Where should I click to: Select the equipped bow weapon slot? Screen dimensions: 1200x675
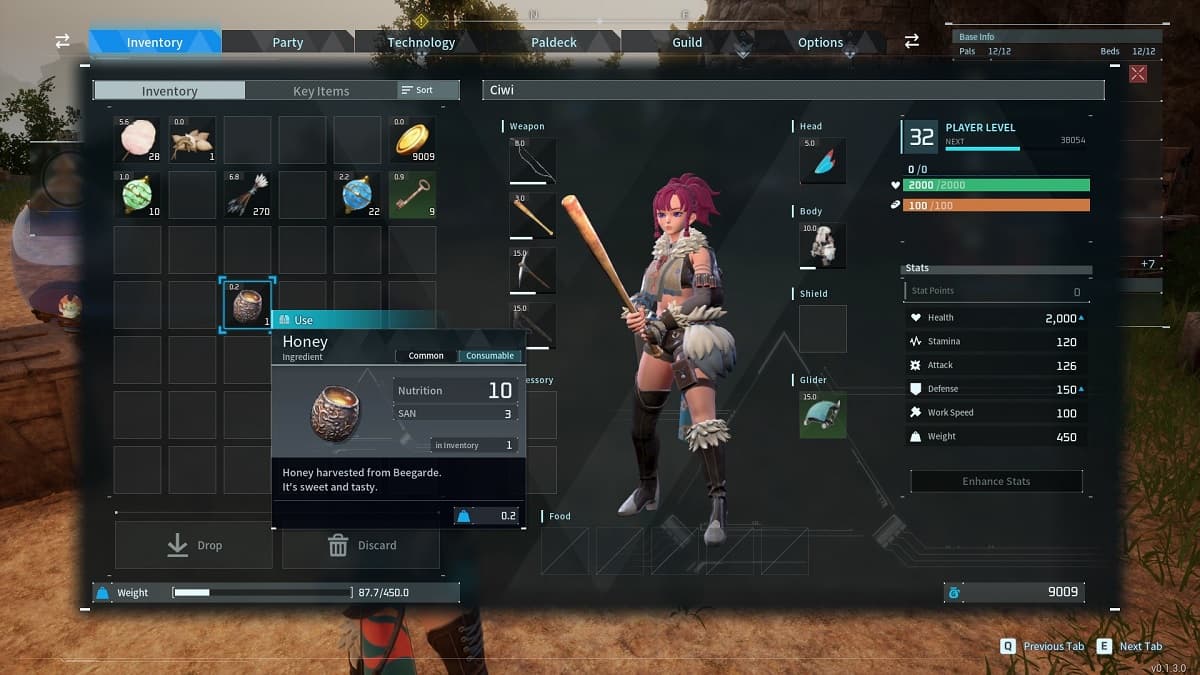coord(532,161)
